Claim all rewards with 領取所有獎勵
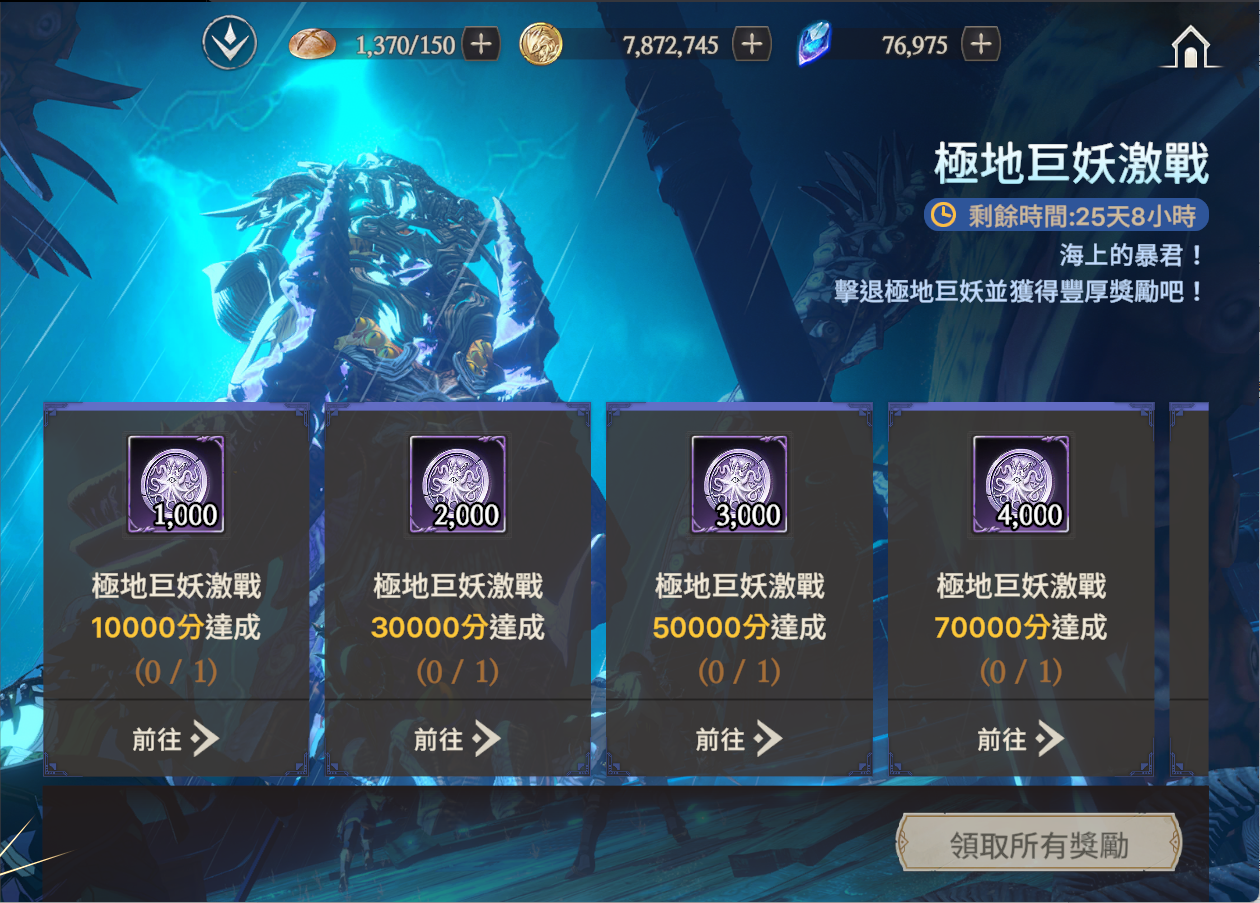 click(x=1039, y=846)
